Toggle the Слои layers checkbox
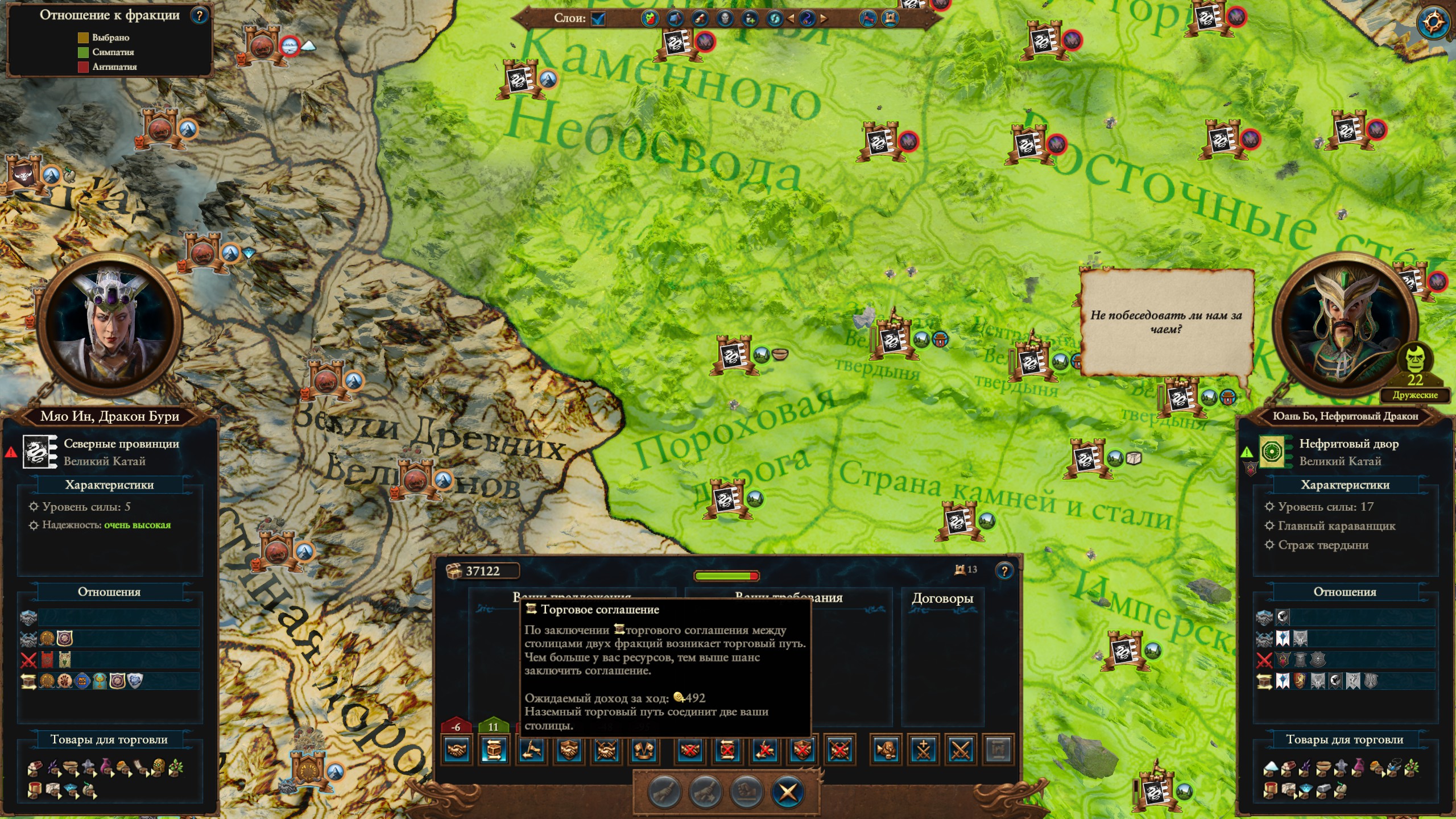 [x=598, y=19]
